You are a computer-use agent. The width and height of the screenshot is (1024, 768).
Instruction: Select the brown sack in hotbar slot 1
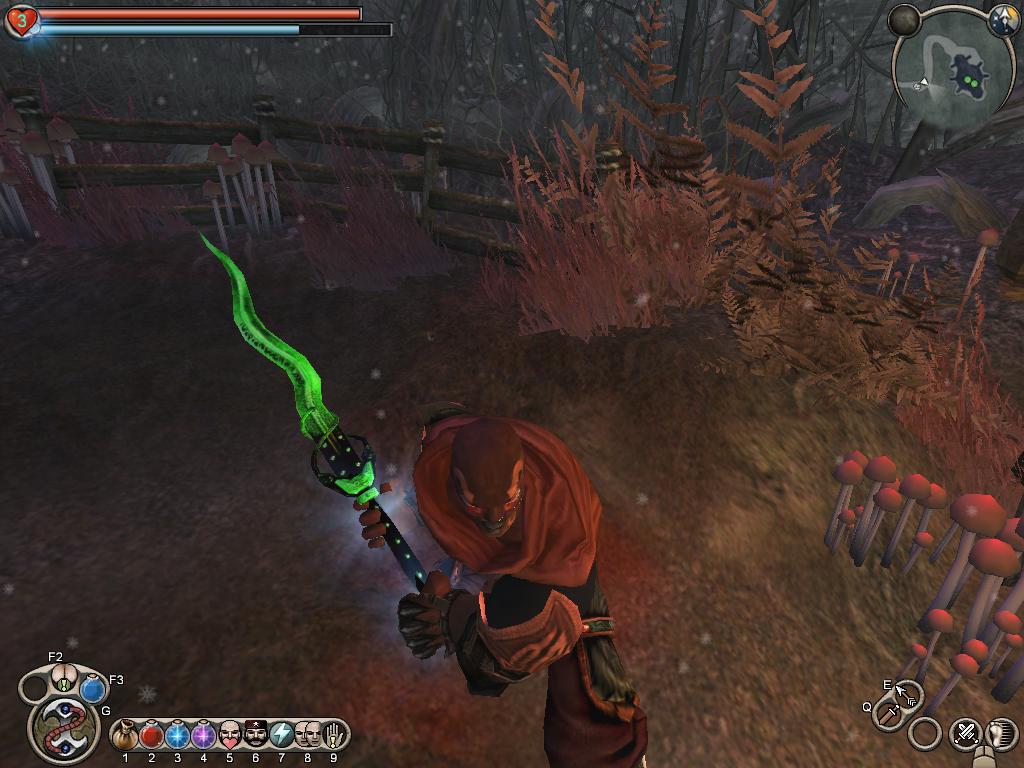point(125,735)
